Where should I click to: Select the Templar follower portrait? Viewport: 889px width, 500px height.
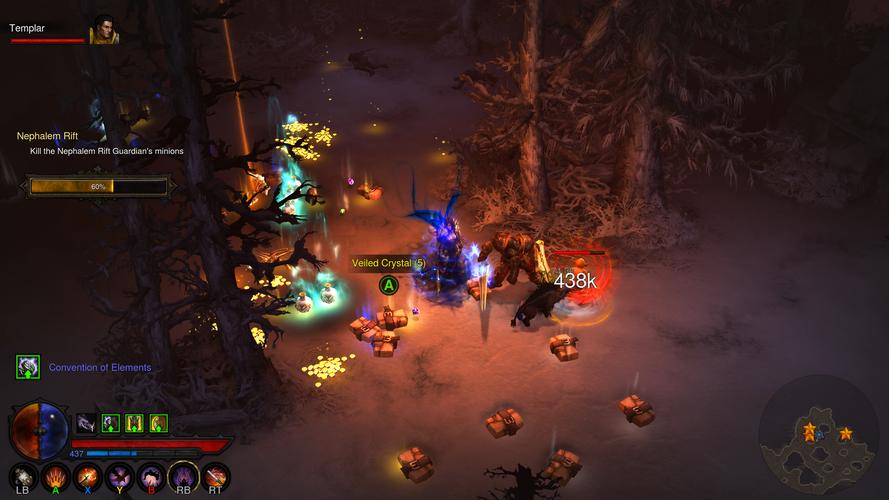pyautogui.click(x=103, y=32)
